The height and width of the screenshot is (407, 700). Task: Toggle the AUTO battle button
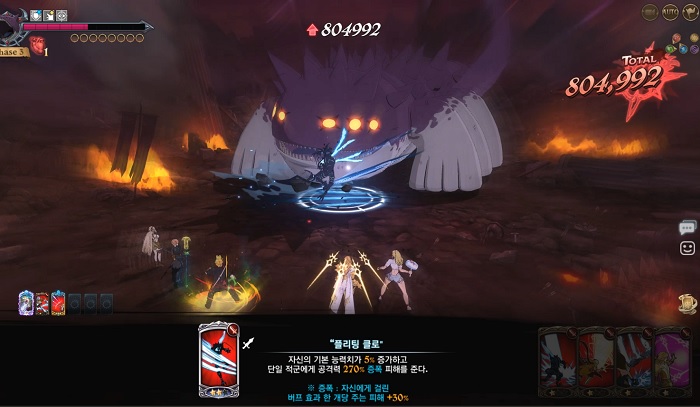click(671, 12)
